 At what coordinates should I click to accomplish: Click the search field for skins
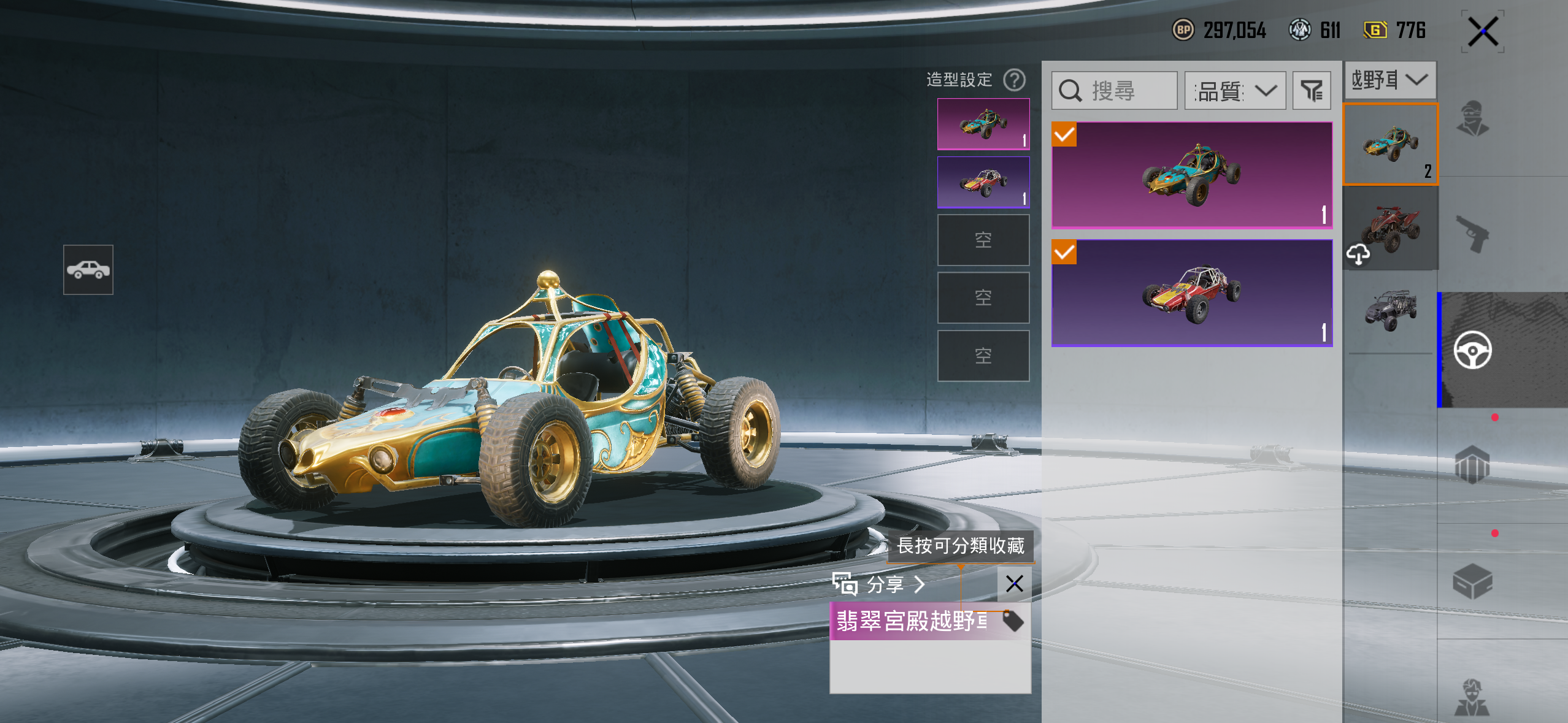pyautogui.click(x=1114, y=91)
